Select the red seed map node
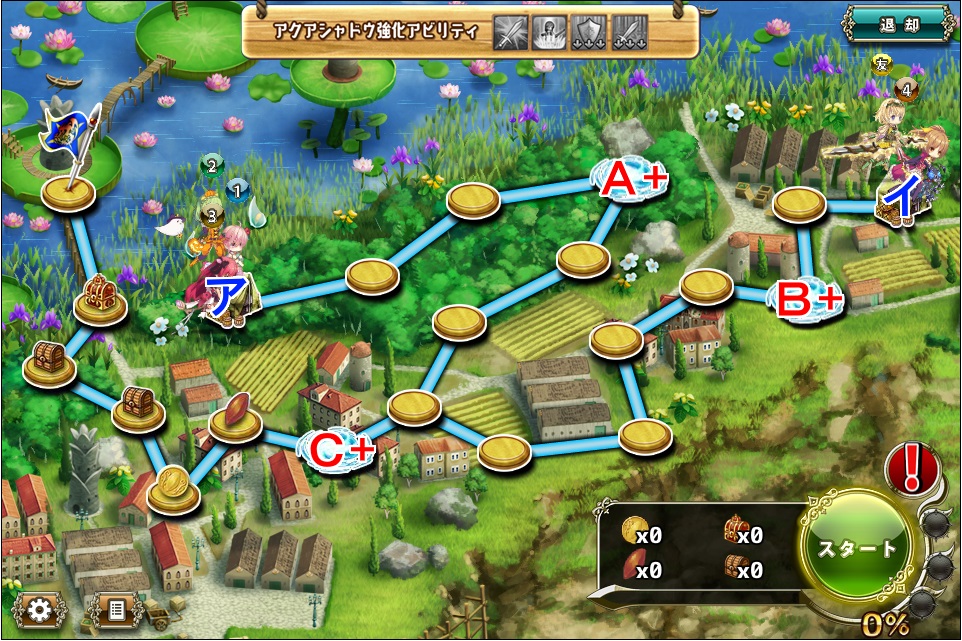 tap(235, 415)
